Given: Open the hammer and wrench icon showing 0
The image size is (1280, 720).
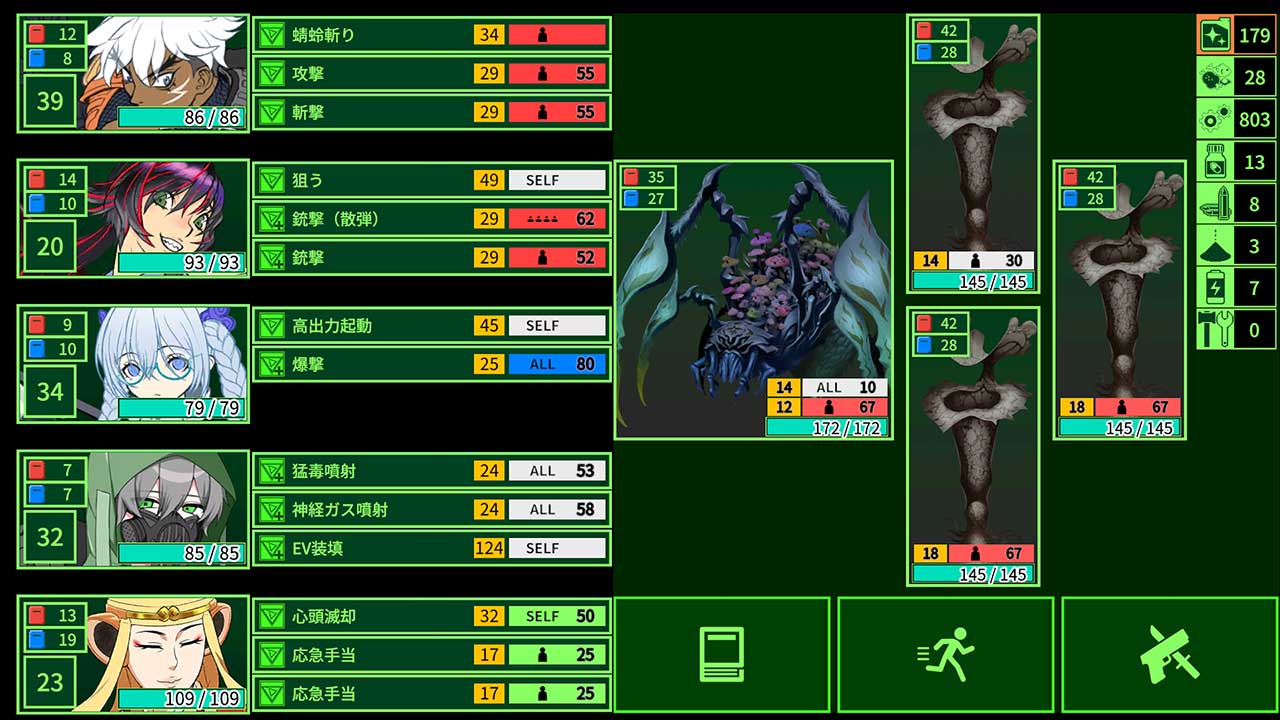Looking at the screenshot, I should (x=1215, y=330).
